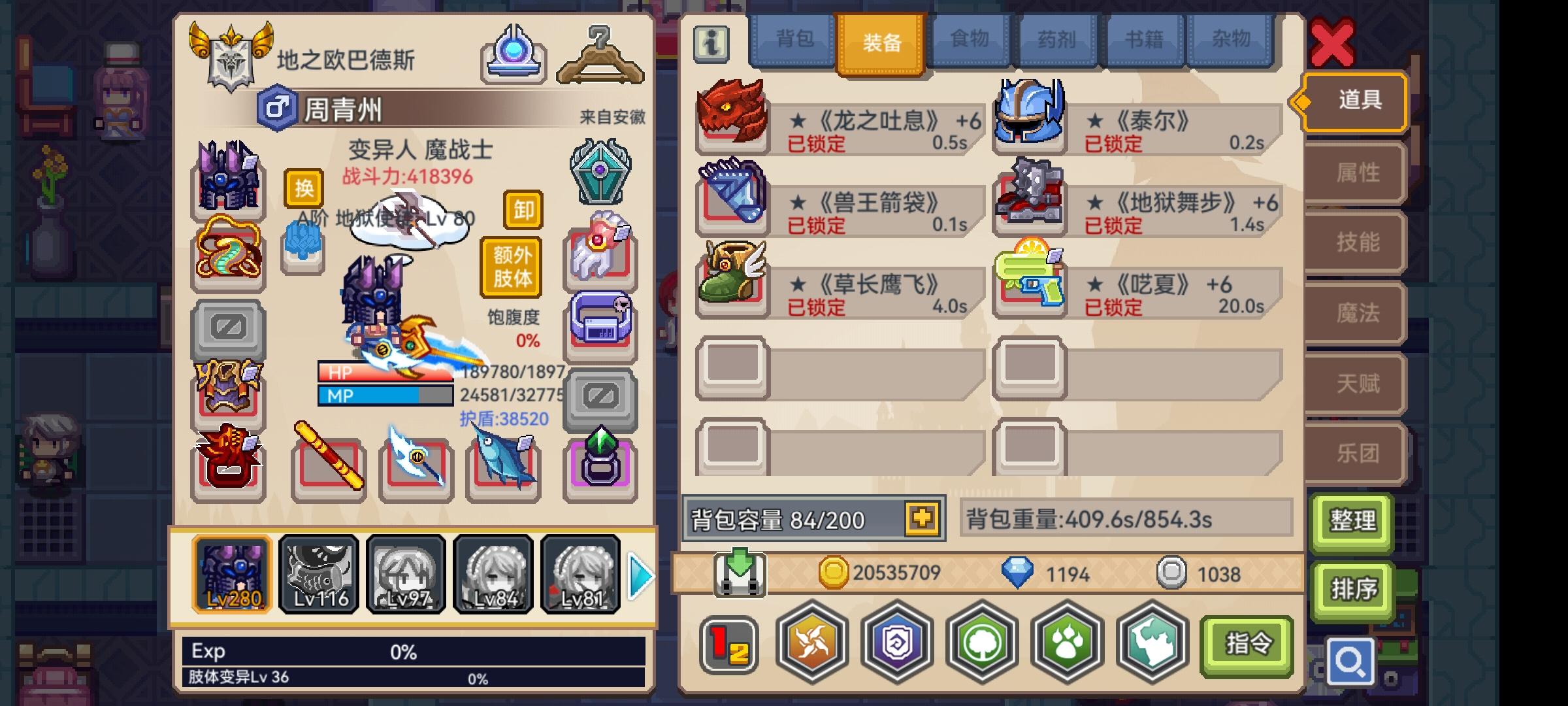Click the 泰尔 blue helmet icon
The image size is (1568, 706).
coord(1029,118)
